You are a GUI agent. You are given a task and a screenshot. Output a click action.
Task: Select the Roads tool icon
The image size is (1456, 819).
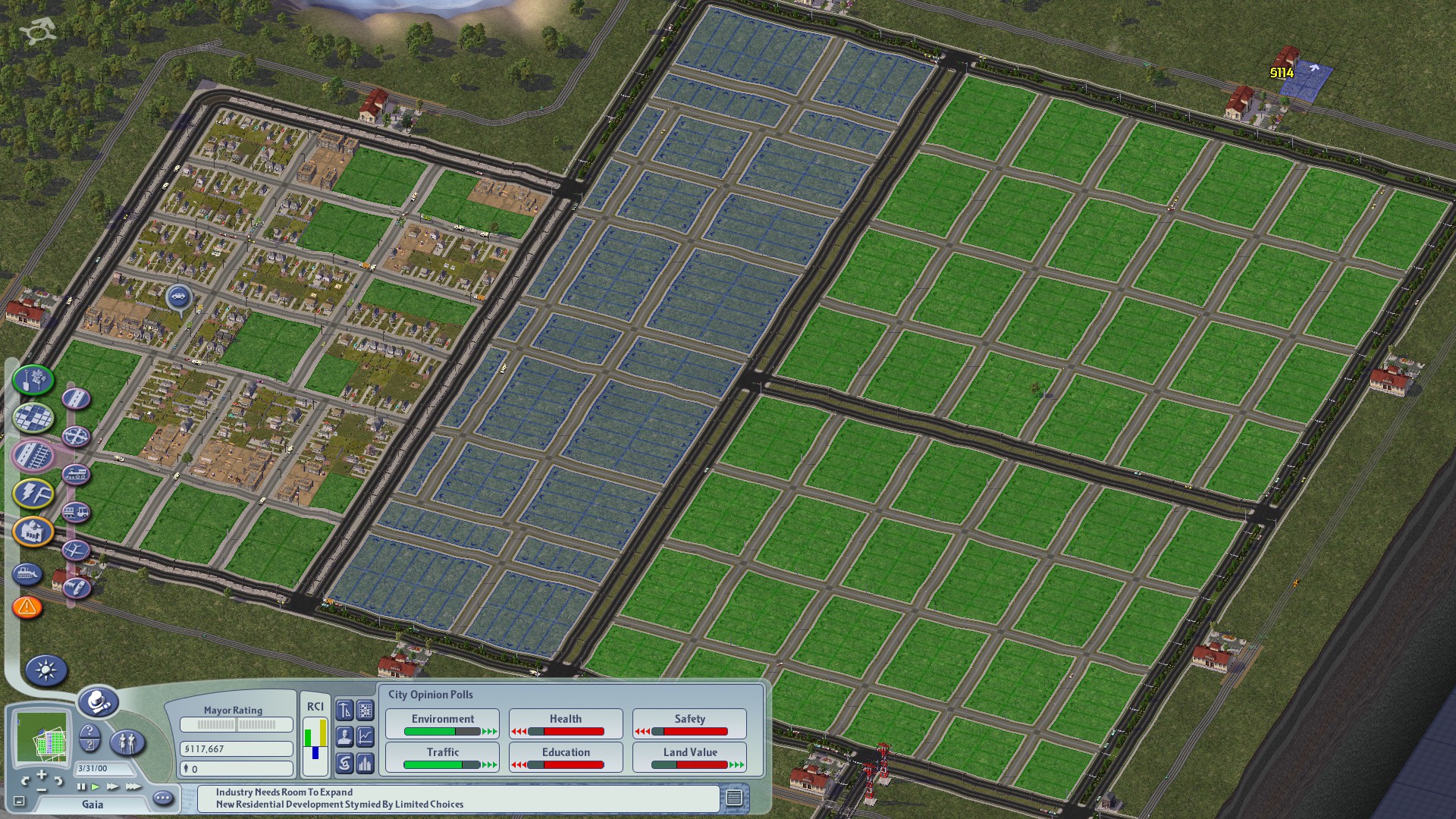(x=77, y=399)
